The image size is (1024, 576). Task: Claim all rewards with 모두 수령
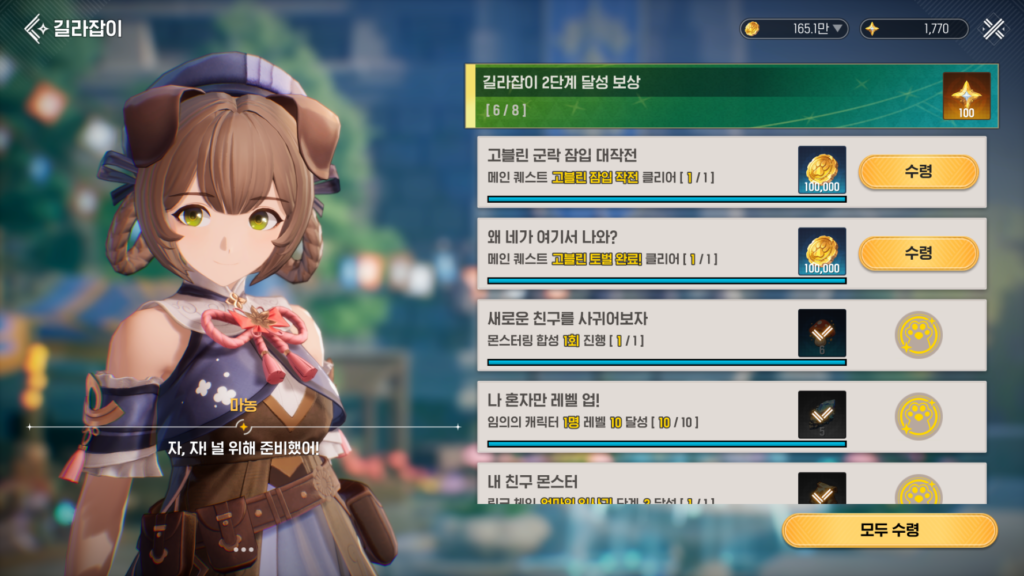(889, 530)
